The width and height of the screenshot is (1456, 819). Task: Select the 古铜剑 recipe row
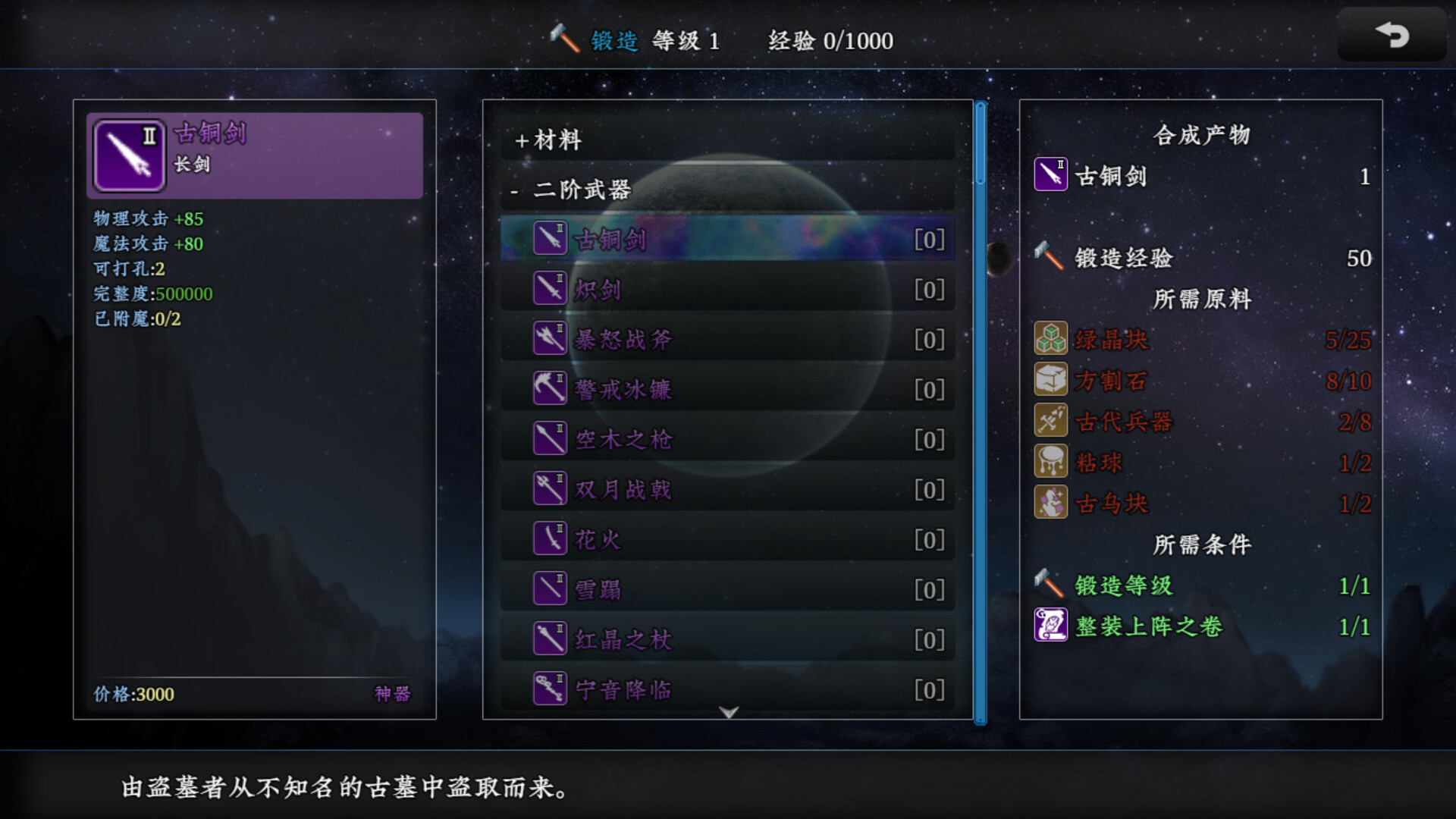point(726,240)
